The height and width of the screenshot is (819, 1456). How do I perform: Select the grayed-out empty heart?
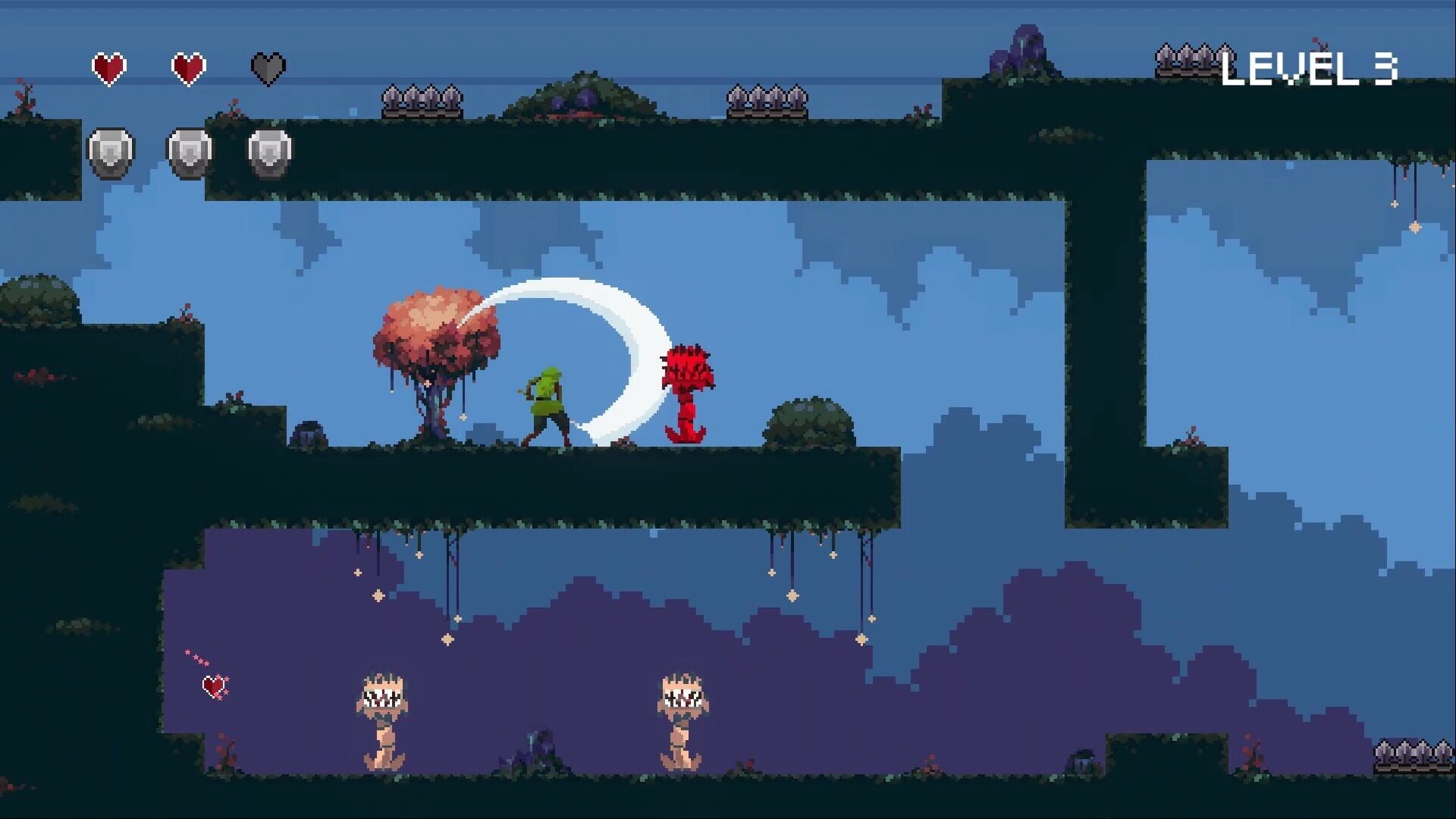tap(267, 67)
